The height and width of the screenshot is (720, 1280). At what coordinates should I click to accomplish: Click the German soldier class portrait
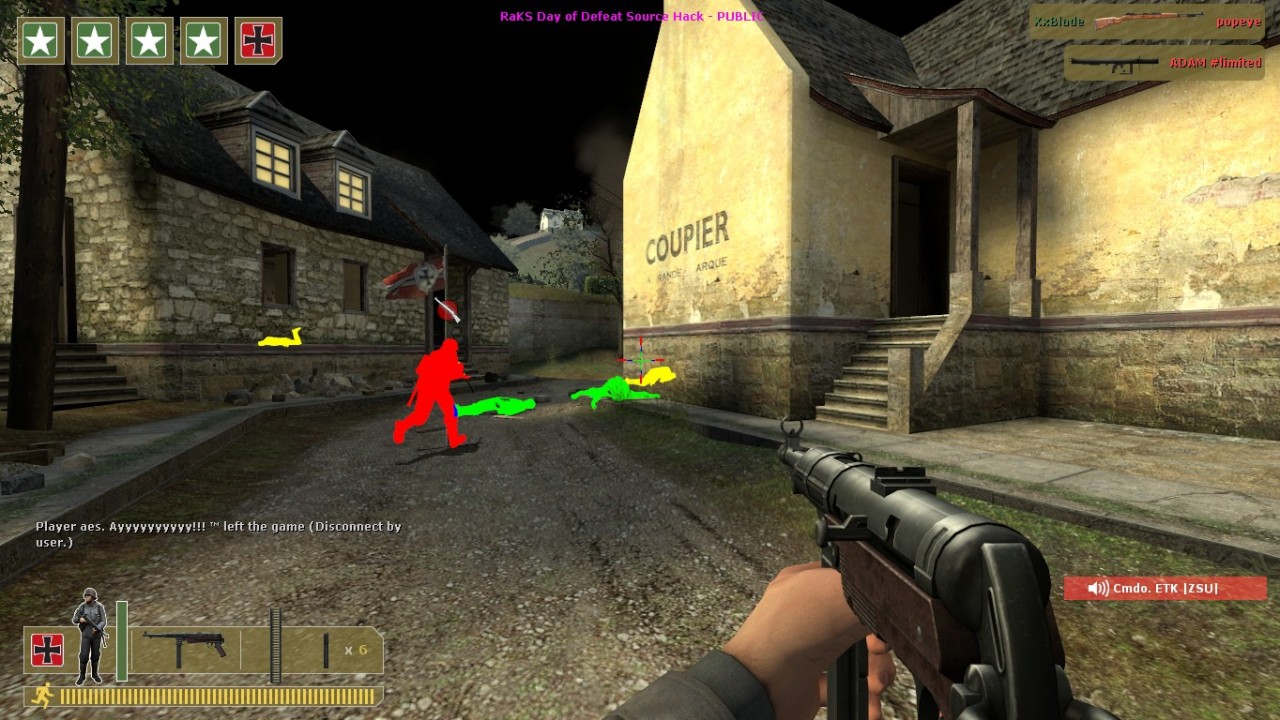click(x=90, y=635)
